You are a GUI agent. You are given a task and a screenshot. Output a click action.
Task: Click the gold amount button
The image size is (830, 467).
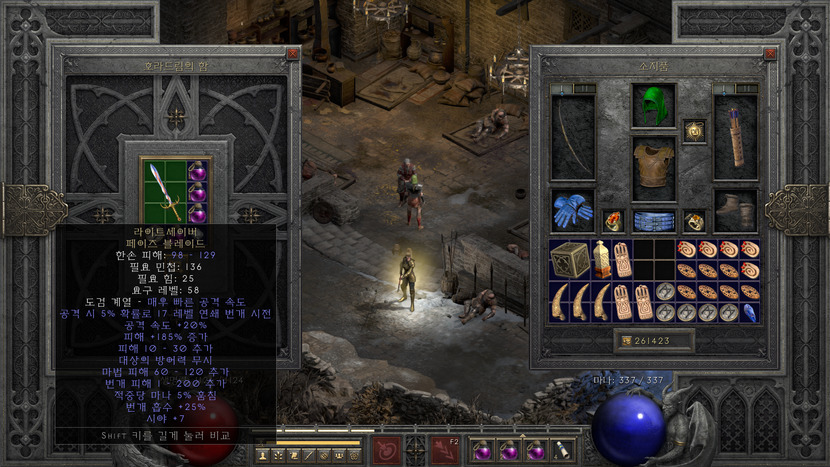[x=626, y=341]
